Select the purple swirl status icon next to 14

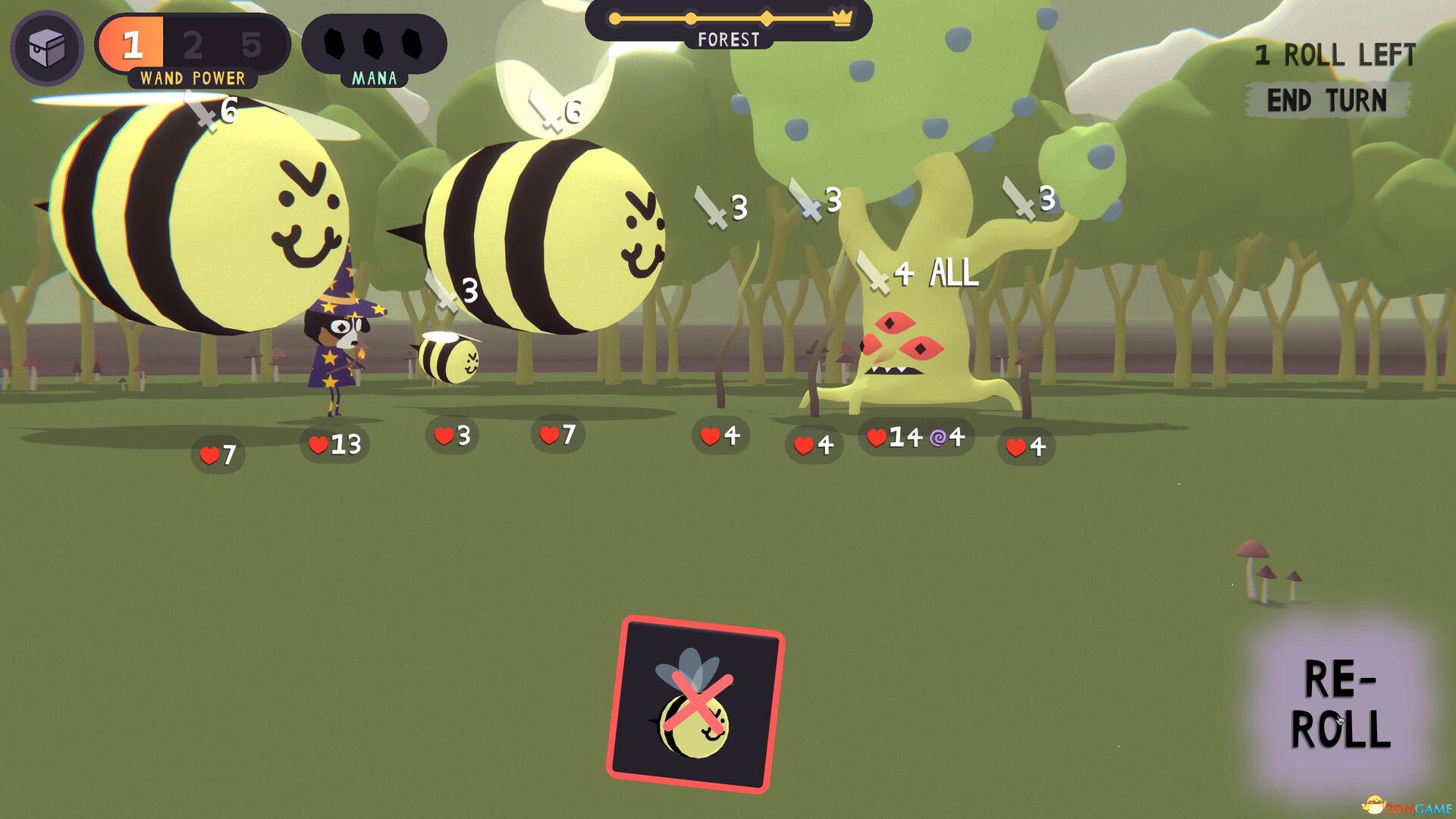click(939, 438)
